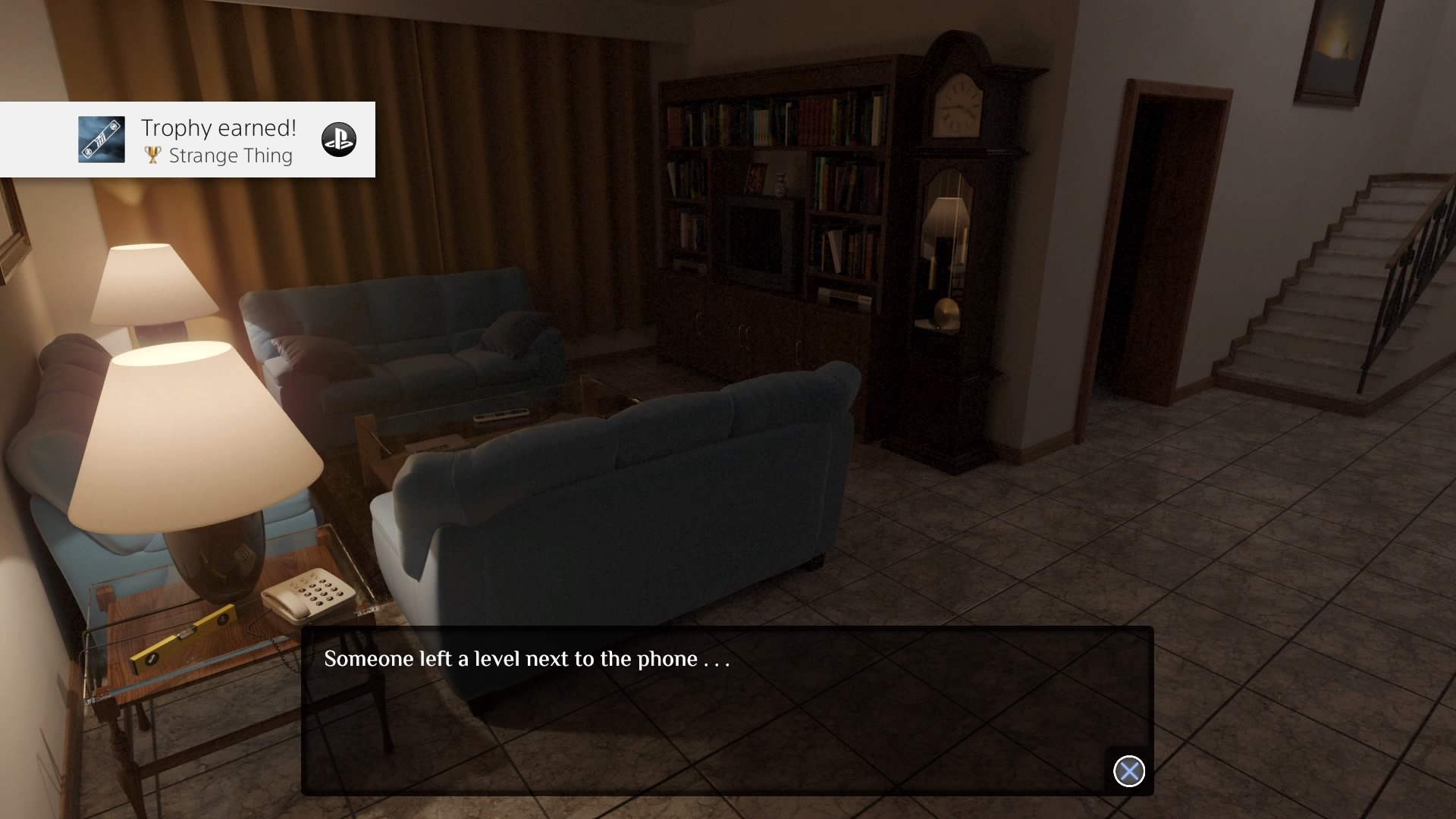
Task: Select the level trophy thumbnail image
Action: coord(102,140)
